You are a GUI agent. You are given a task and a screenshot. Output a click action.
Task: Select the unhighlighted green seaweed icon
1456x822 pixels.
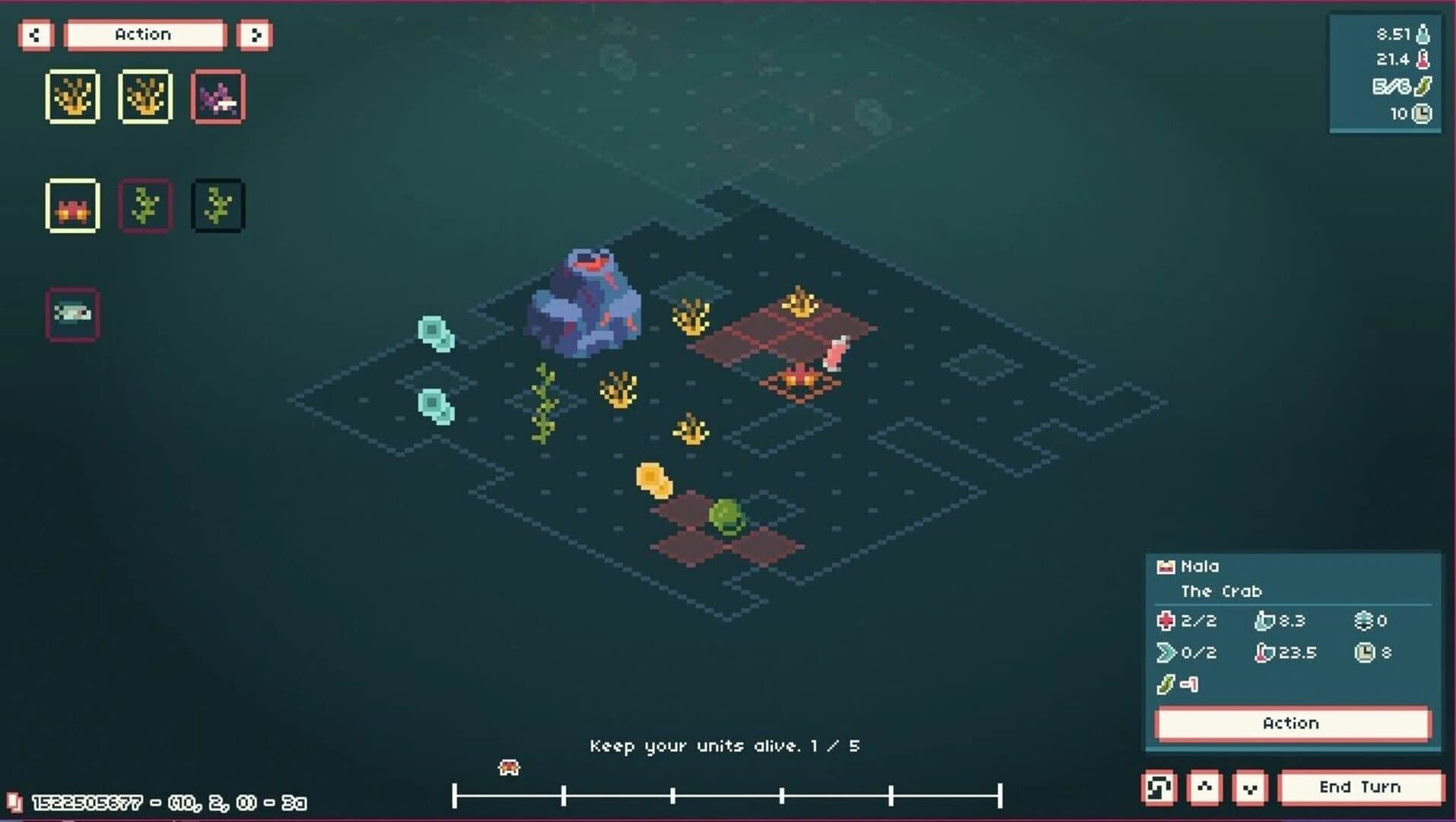(218, 205)
